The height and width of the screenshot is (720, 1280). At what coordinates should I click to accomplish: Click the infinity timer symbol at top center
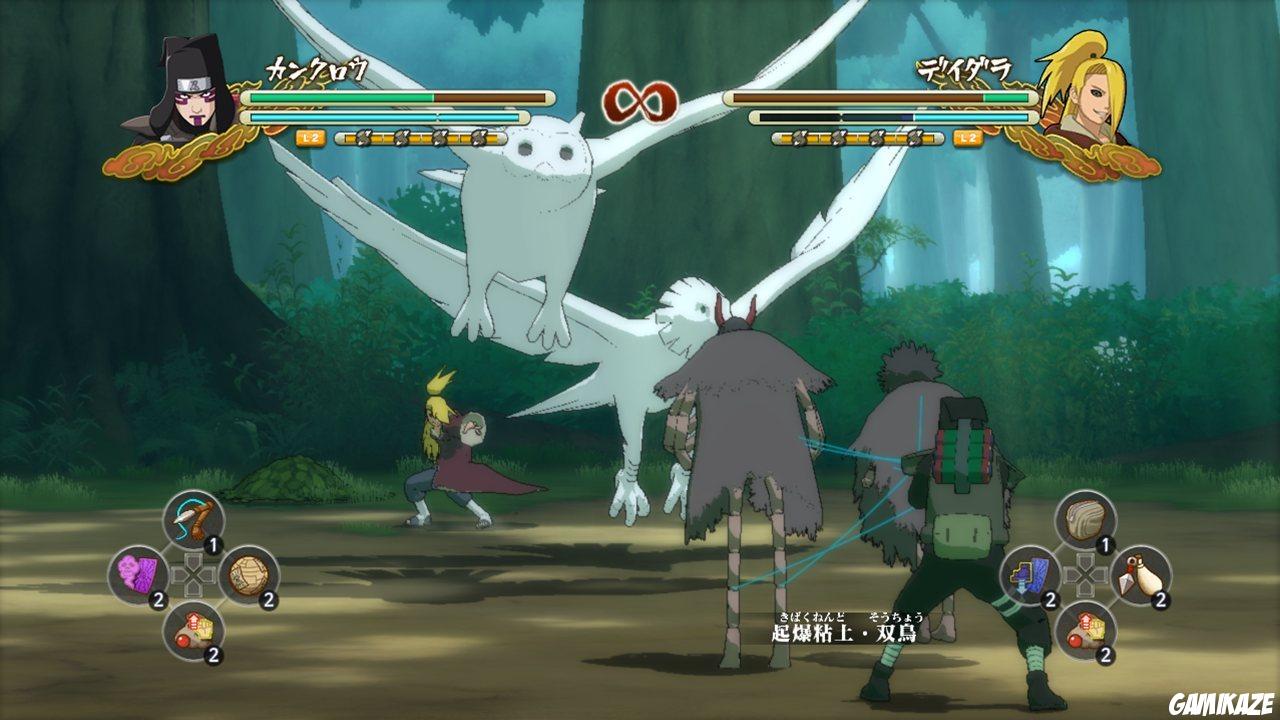pos(641,99)
